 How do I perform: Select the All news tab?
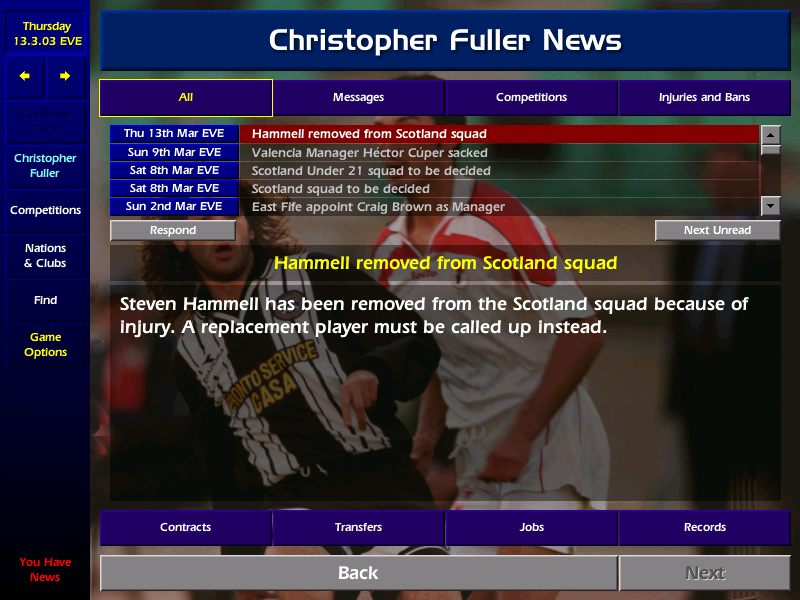[185, 98]
